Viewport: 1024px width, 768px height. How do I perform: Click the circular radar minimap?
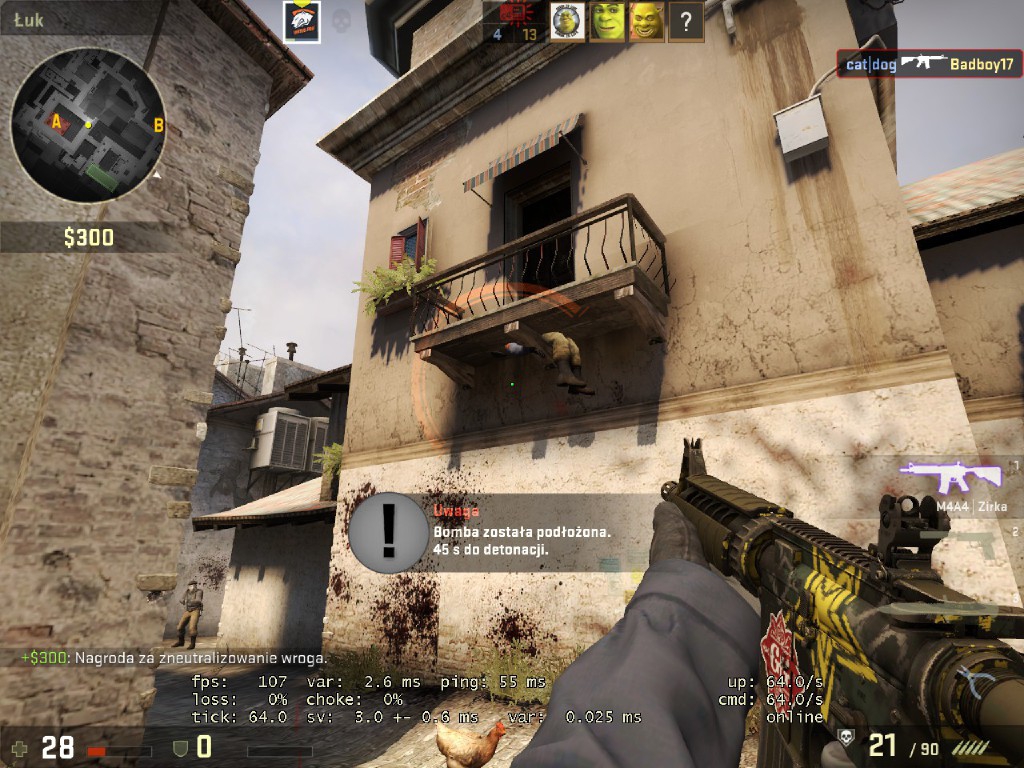[x=88, y=124]
